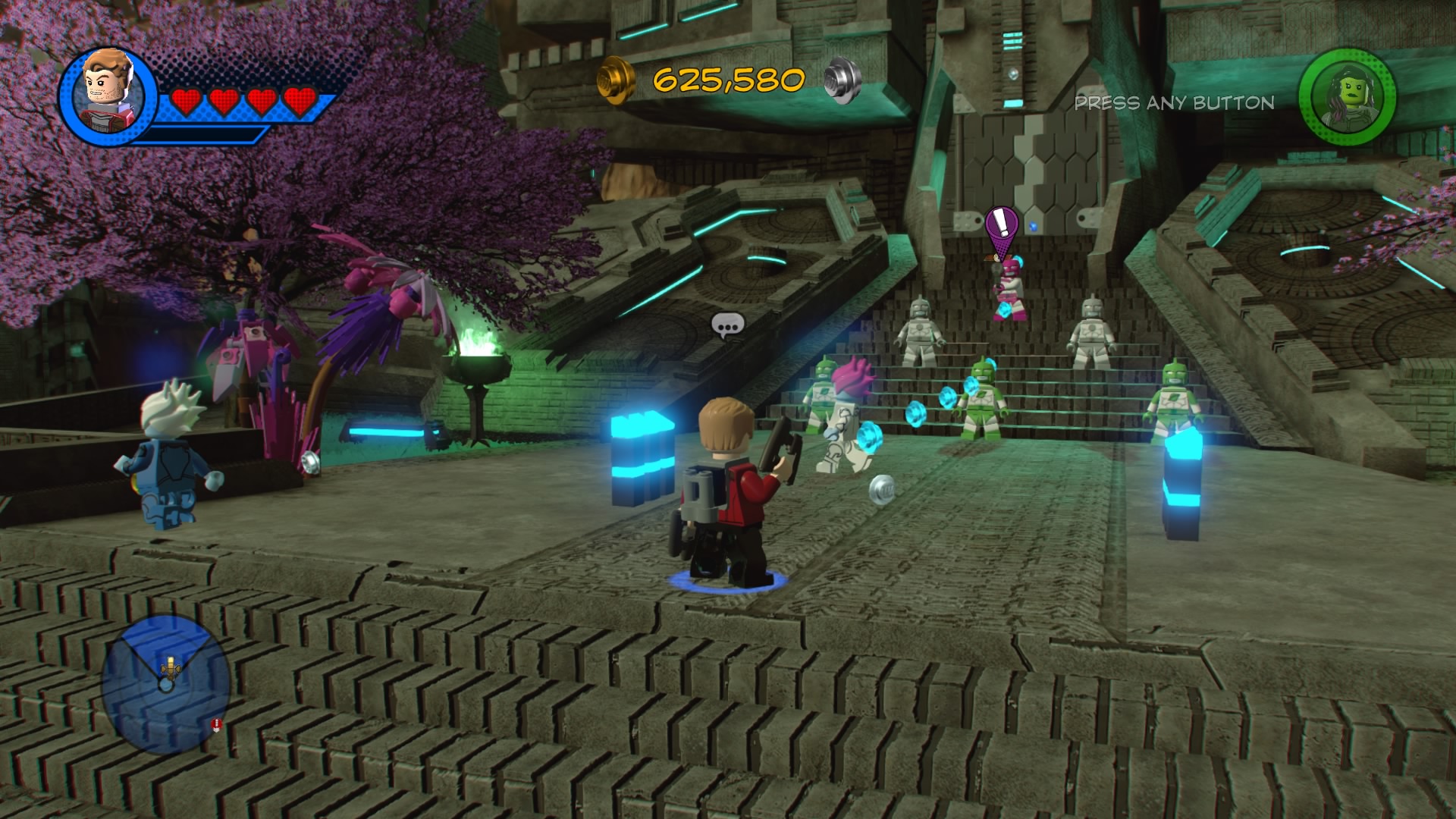This screenshot has width=1456, height=819.
Task: Click the red mission marker beside minimap
Action: tap(217, 725)
